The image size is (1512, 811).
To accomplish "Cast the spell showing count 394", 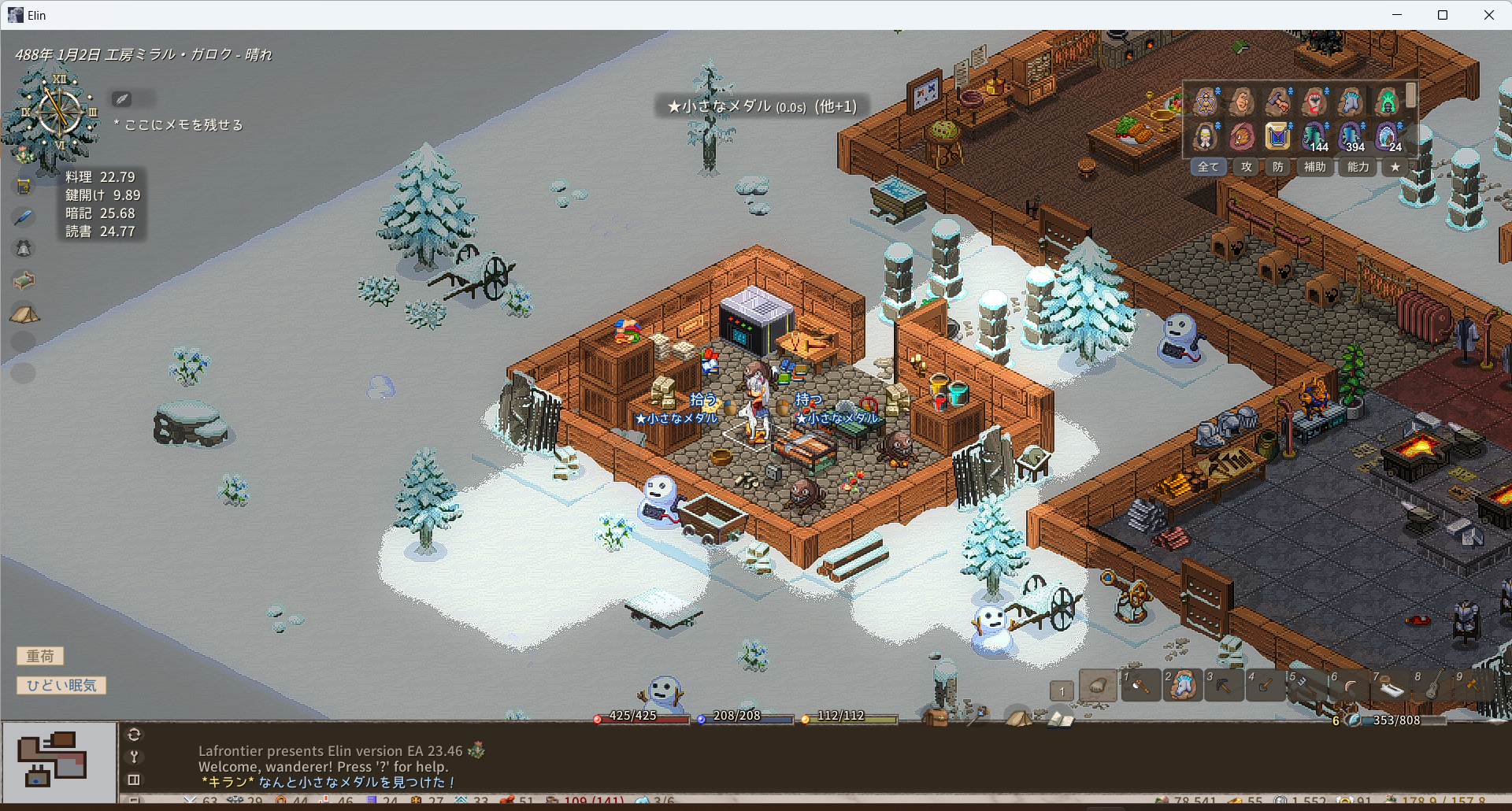I will click(x=1351, y=137).
